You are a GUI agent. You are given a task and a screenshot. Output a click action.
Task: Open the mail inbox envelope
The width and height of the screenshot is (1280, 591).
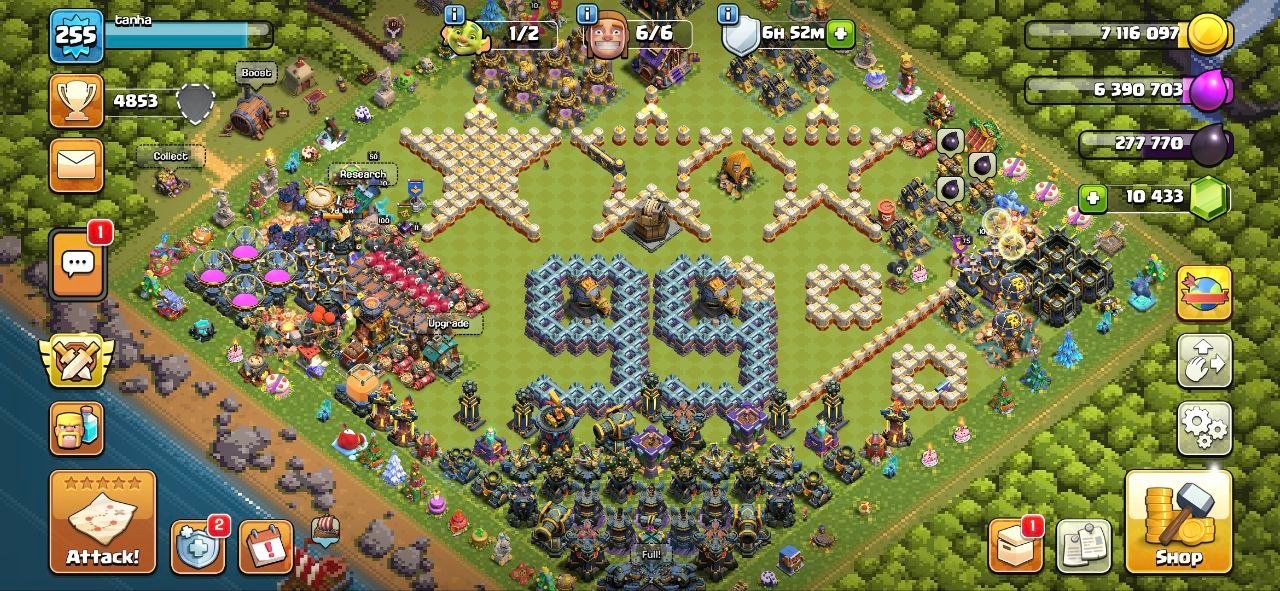tap(77, 164)
